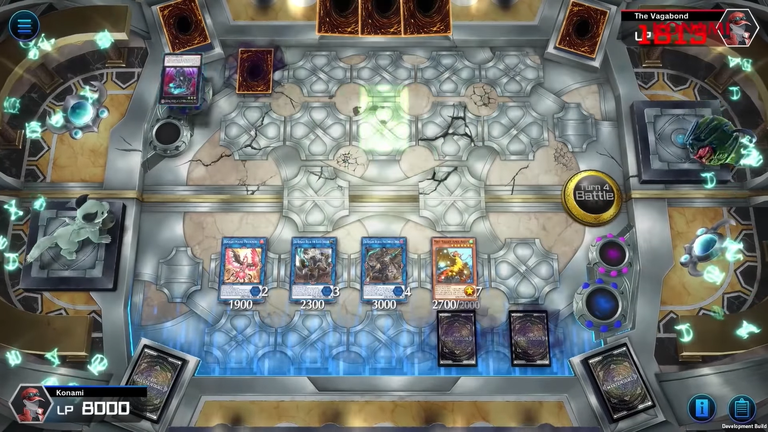Select the monster with 1900 ATK
Image resolution: width=768 pixels, height=432 pixels.
click(x=243, y=268)
